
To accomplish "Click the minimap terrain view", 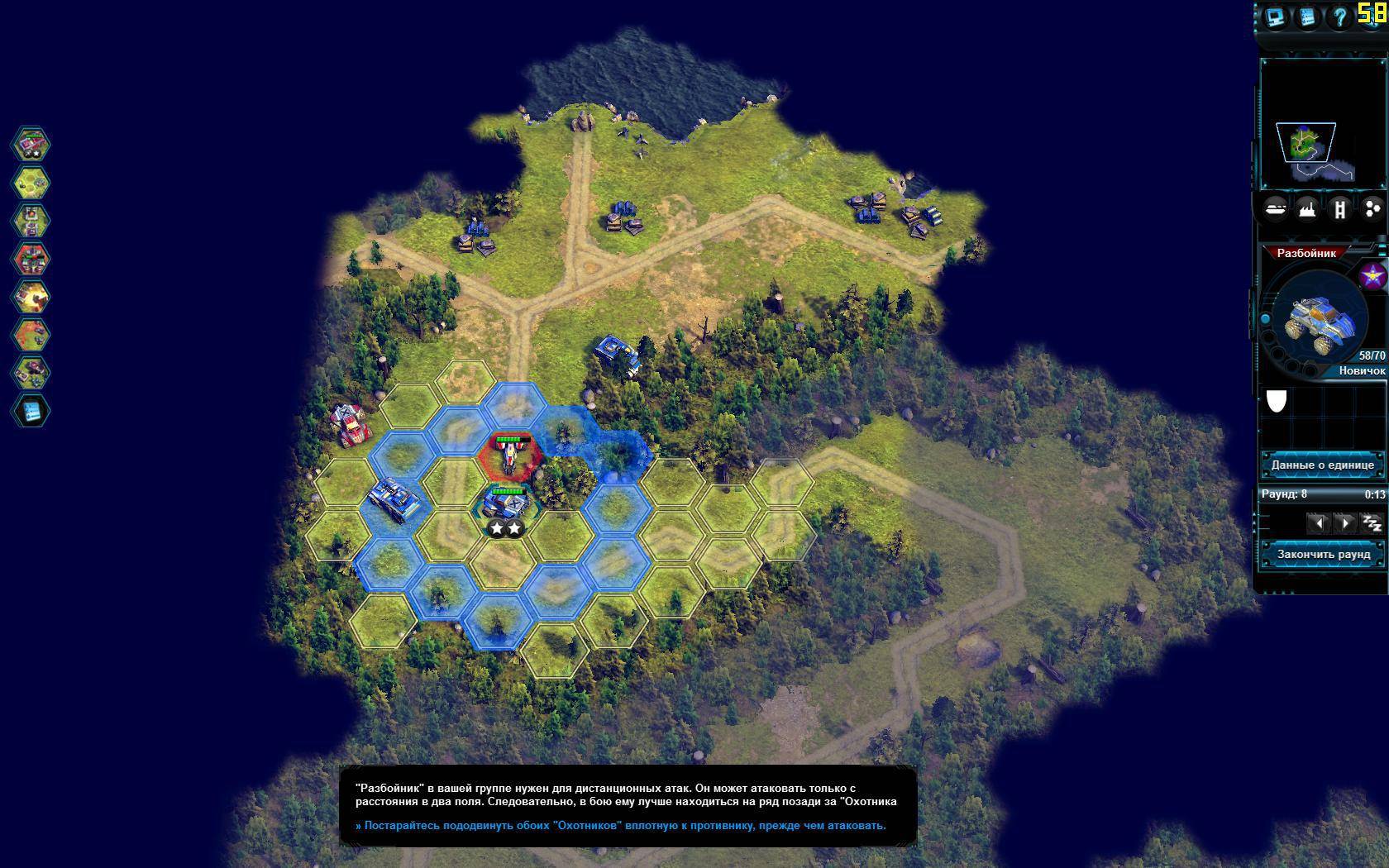I will pyautogui.click(x=1307, y=145).
